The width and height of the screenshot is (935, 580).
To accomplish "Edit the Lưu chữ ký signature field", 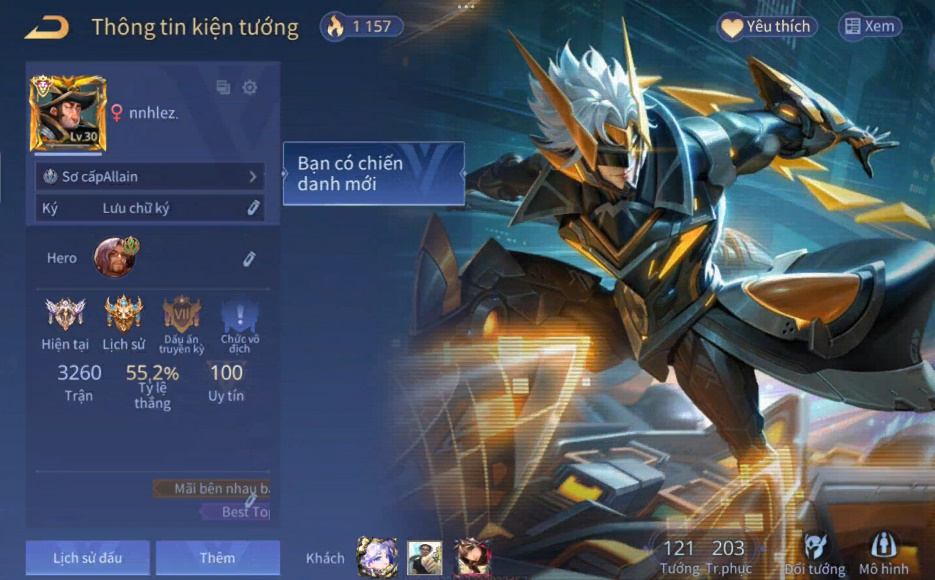I will point(254,208).
